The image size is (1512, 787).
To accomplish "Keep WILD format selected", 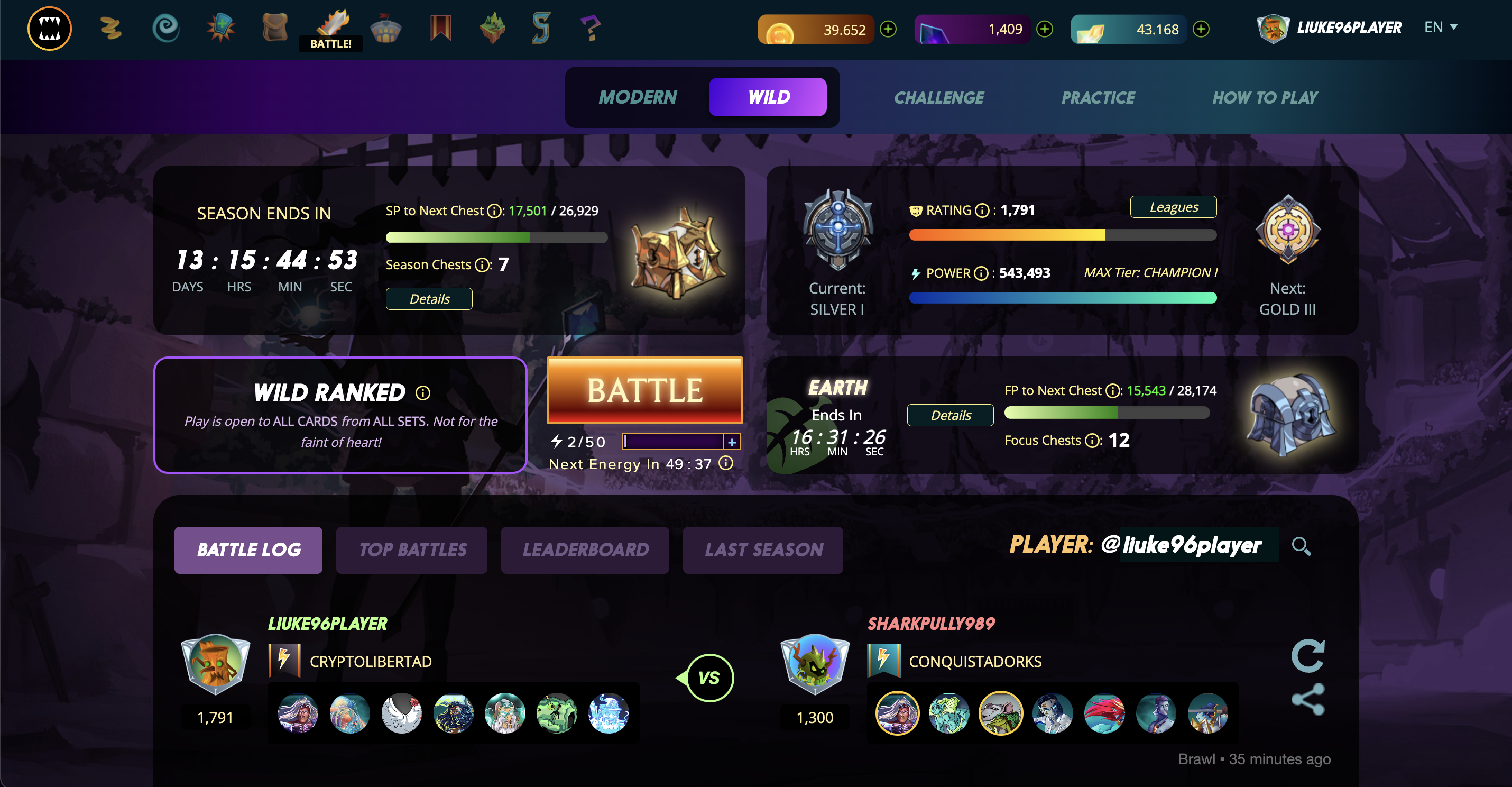I will pos(768,97).
